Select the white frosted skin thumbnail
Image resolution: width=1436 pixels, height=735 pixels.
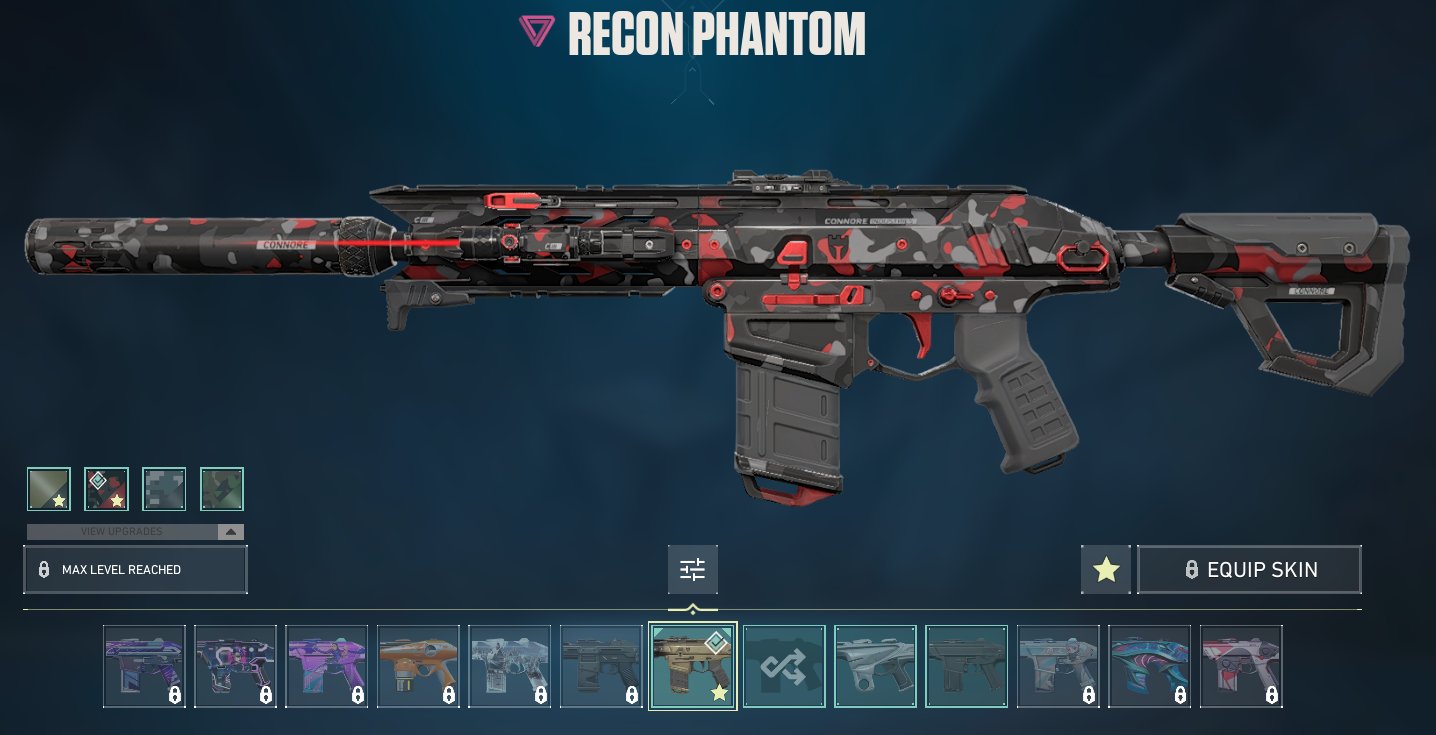tap(511, 665)
